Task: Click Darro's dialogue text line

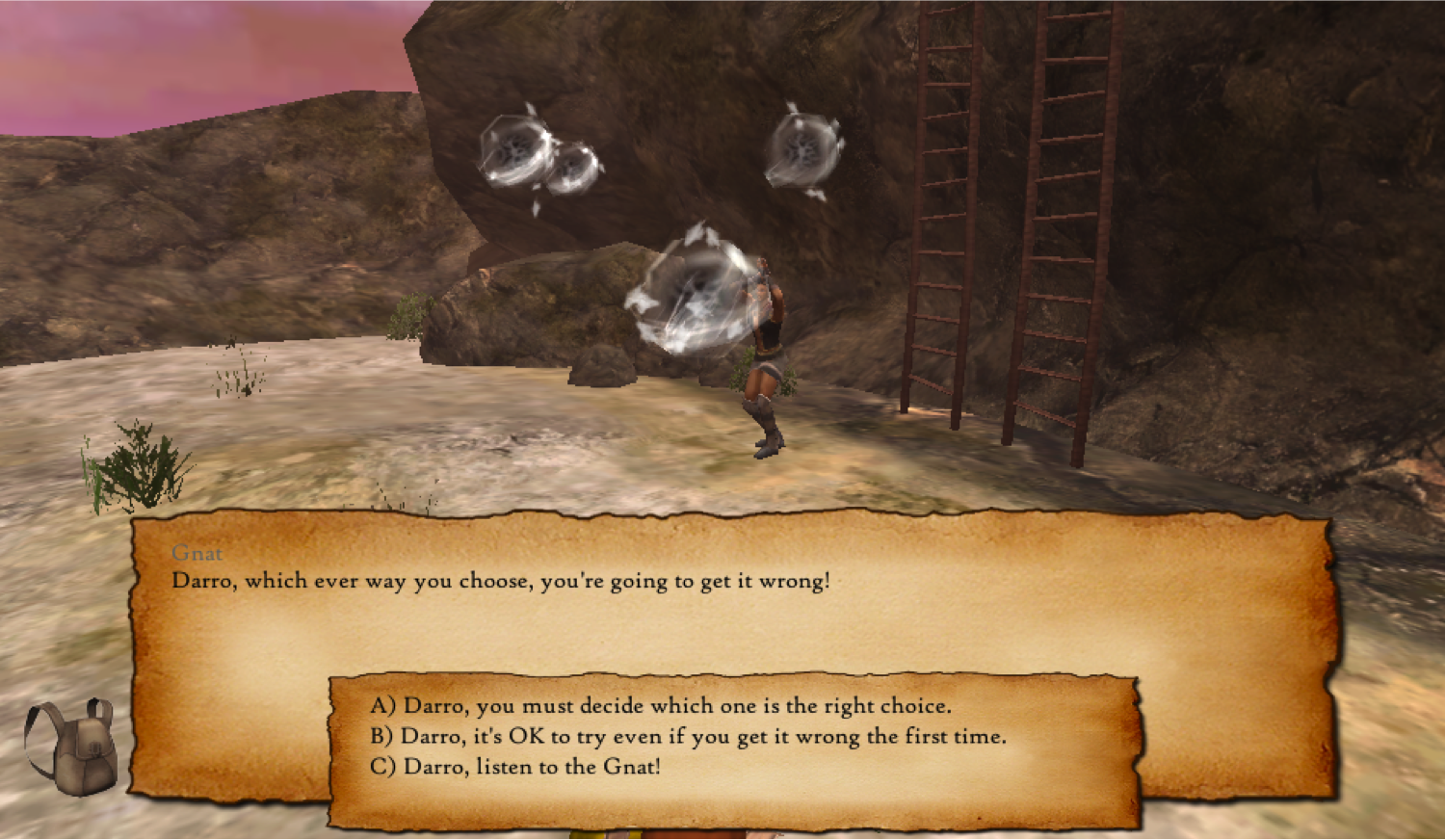Action: tap(503, 581)
